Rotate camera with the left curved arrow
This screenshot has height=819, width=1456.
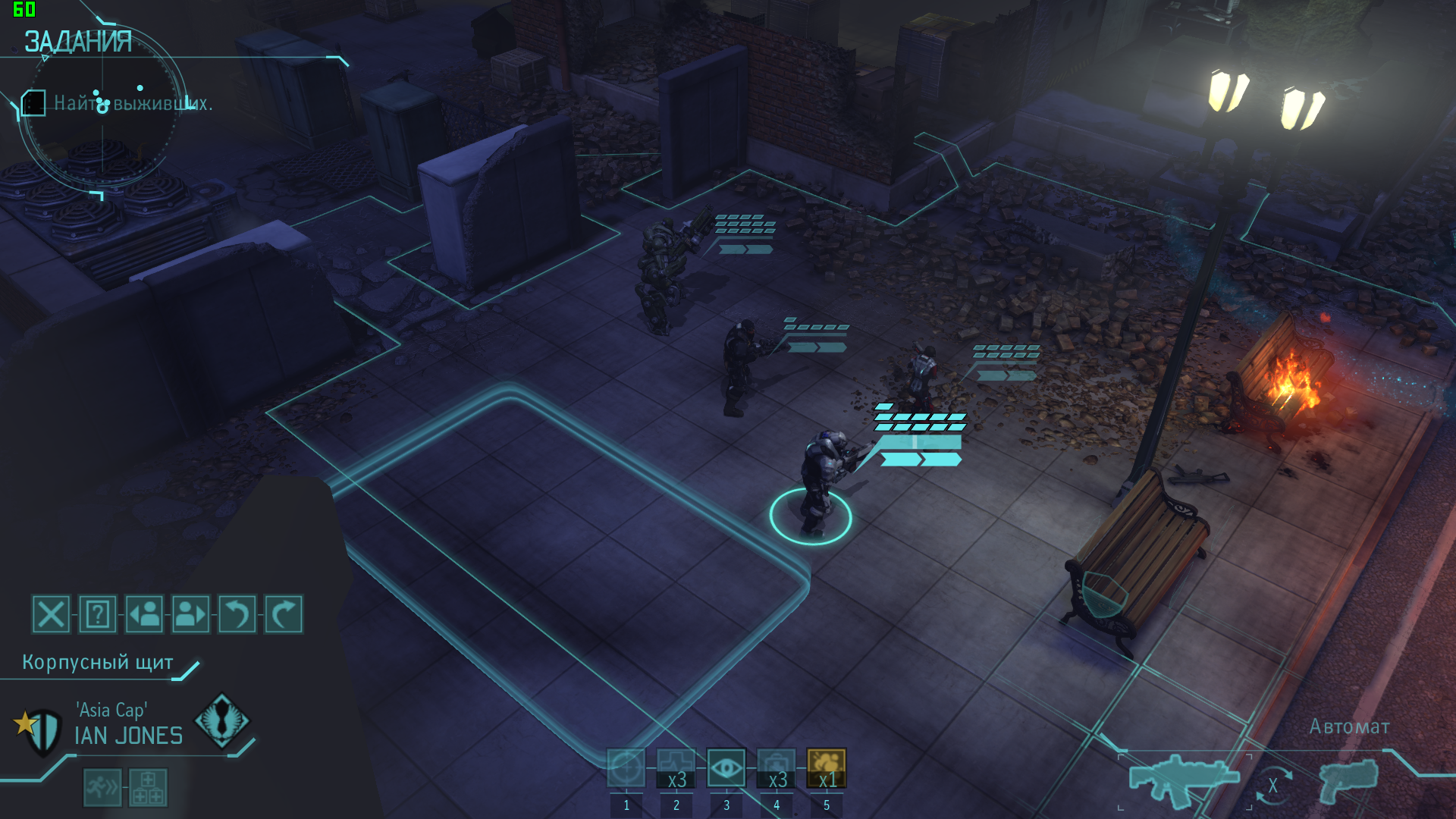[x=237, y=614]
